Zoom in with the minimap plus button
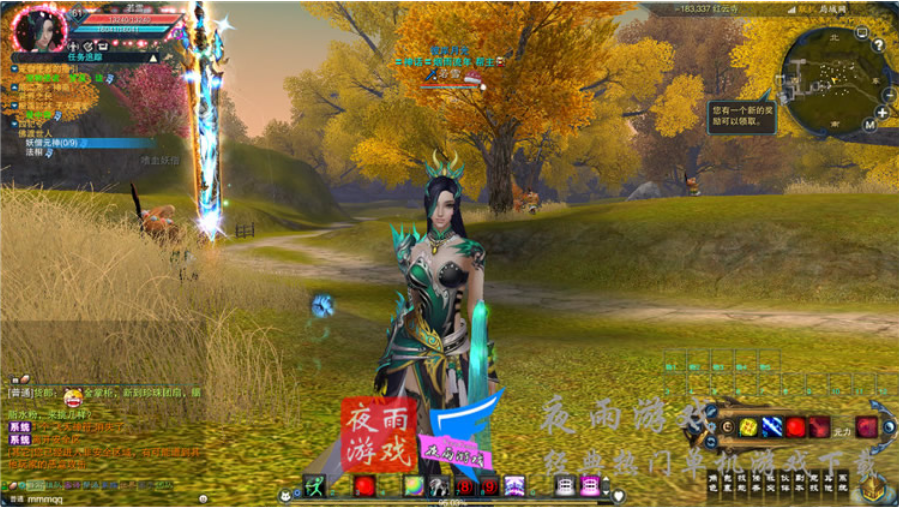This screenshot has height=507, width=899. [x=883, y=112]
